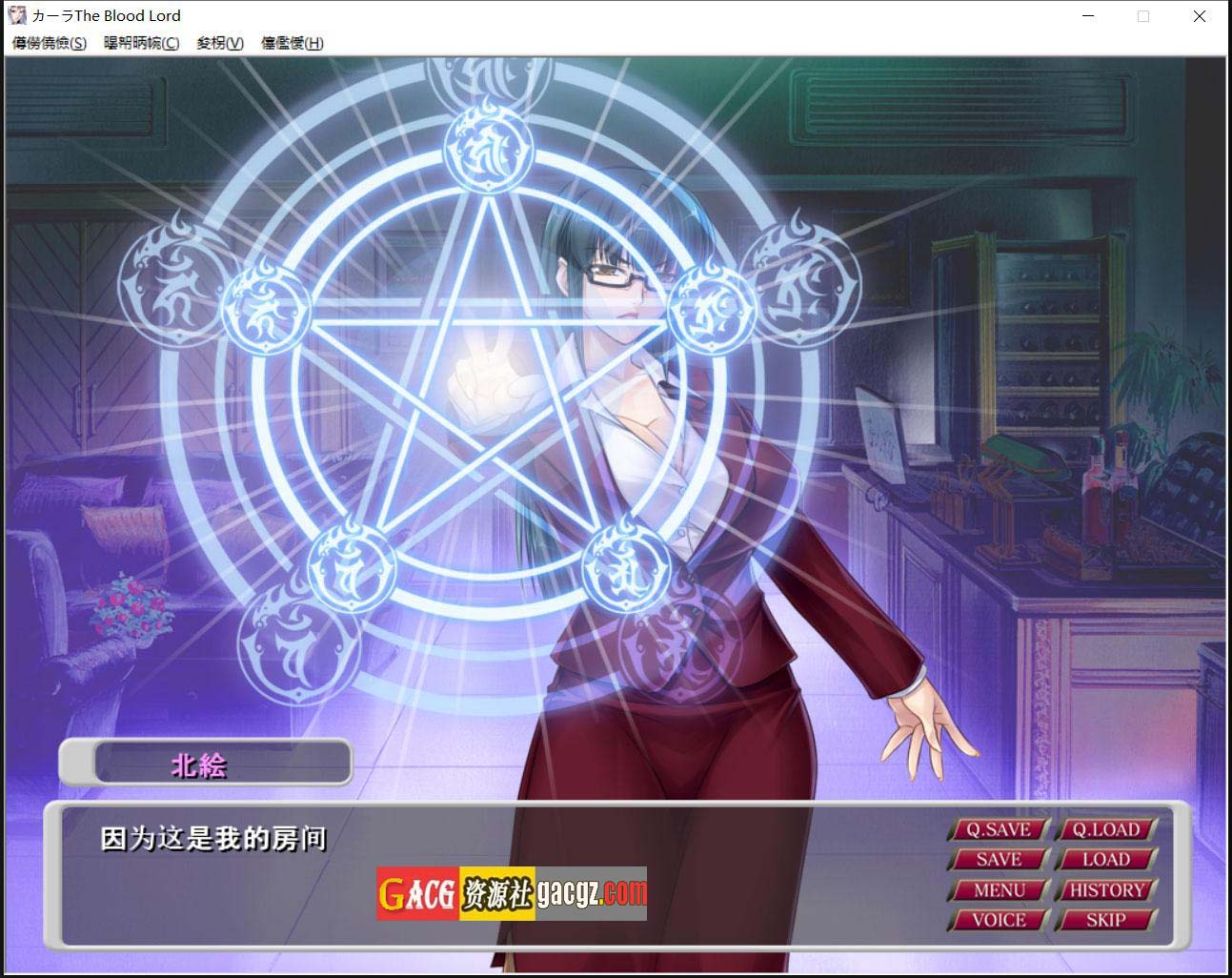The width and height of the screenshot is (1232, 978).
Task: Show the dialogue HISTORY log
Action: 1105,890
